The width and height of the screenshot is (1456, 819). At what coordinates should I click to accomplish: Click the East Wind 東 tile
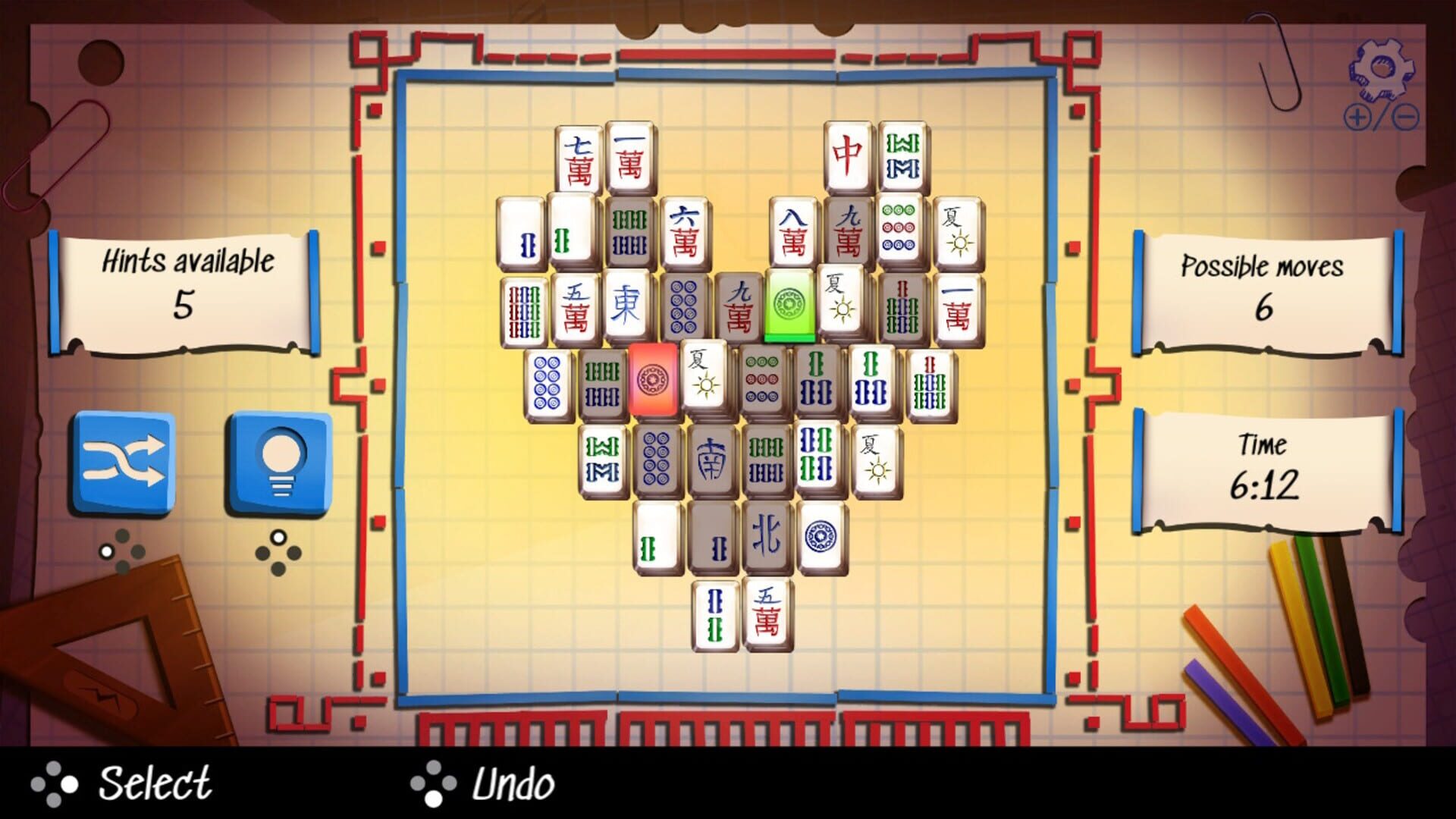point(623,306)
